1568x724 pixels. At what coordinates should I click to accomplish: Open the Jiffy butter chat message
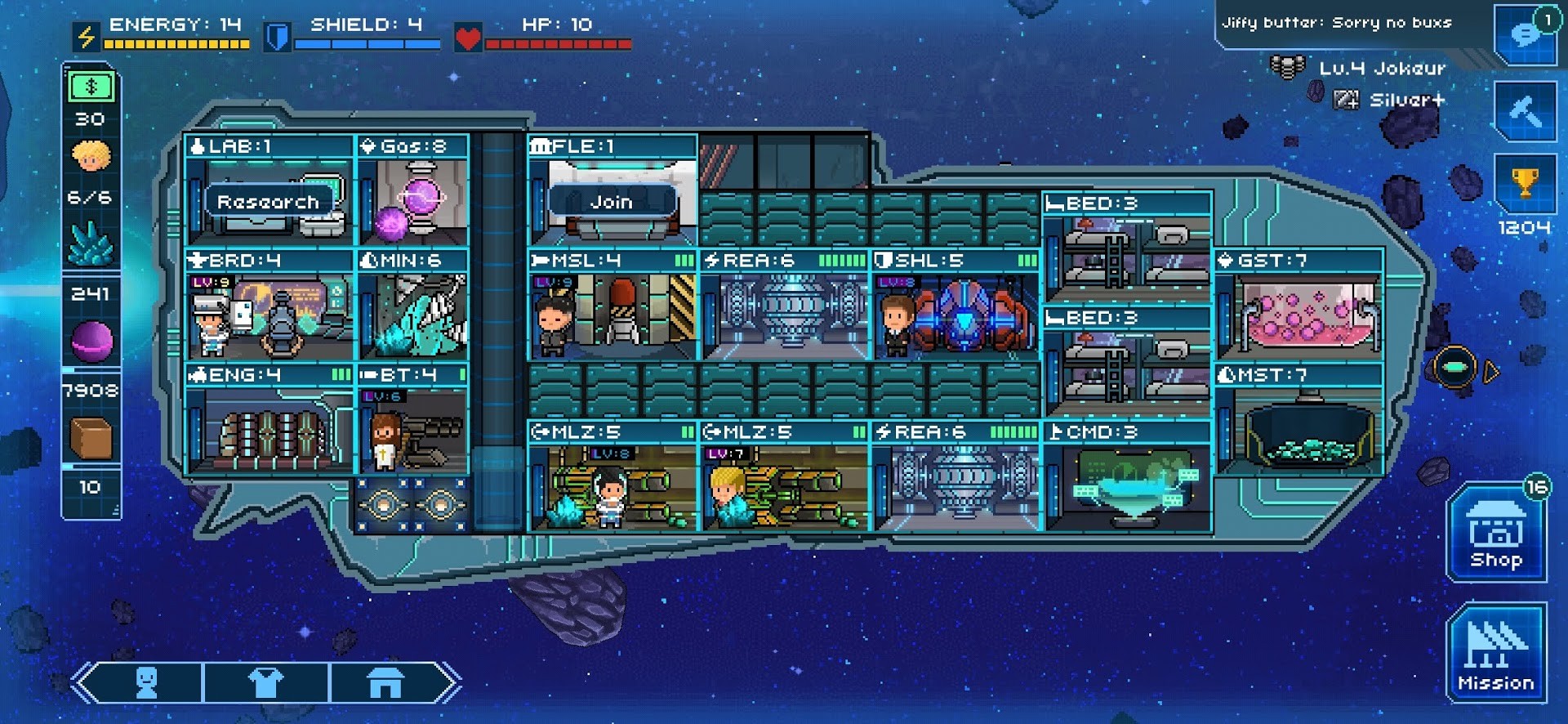pos(1337,23)
